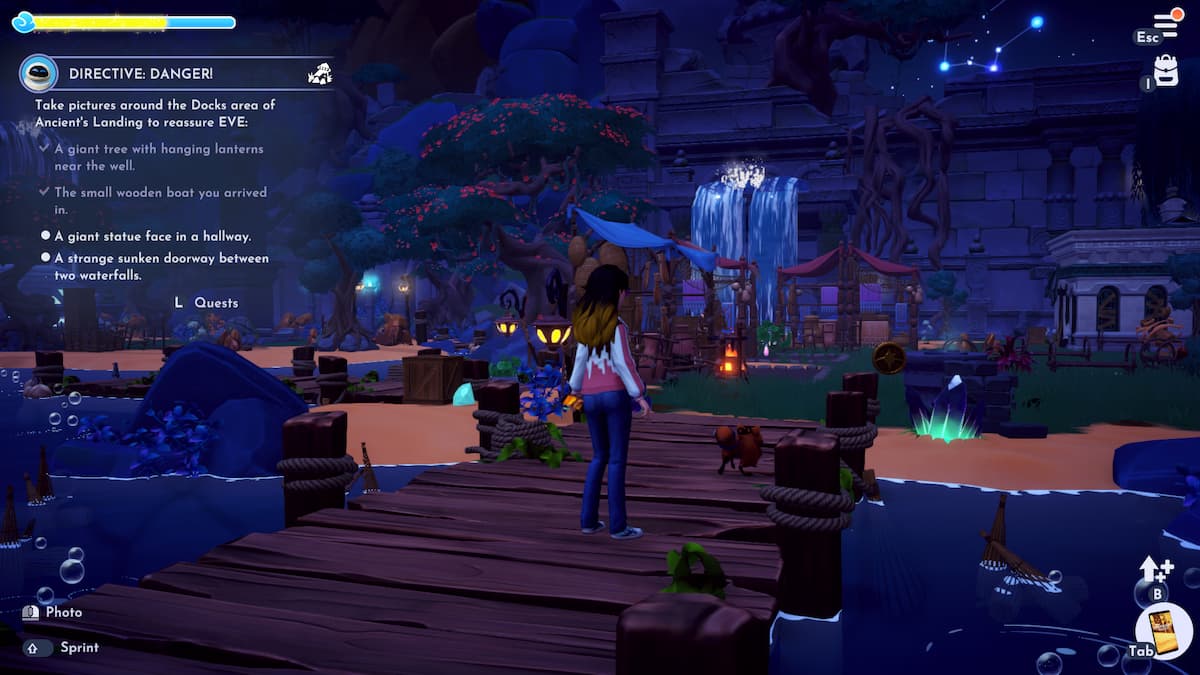
Task: Click the quest location icon beside the title
Action: pyautogui.click(x=320, y=73)
